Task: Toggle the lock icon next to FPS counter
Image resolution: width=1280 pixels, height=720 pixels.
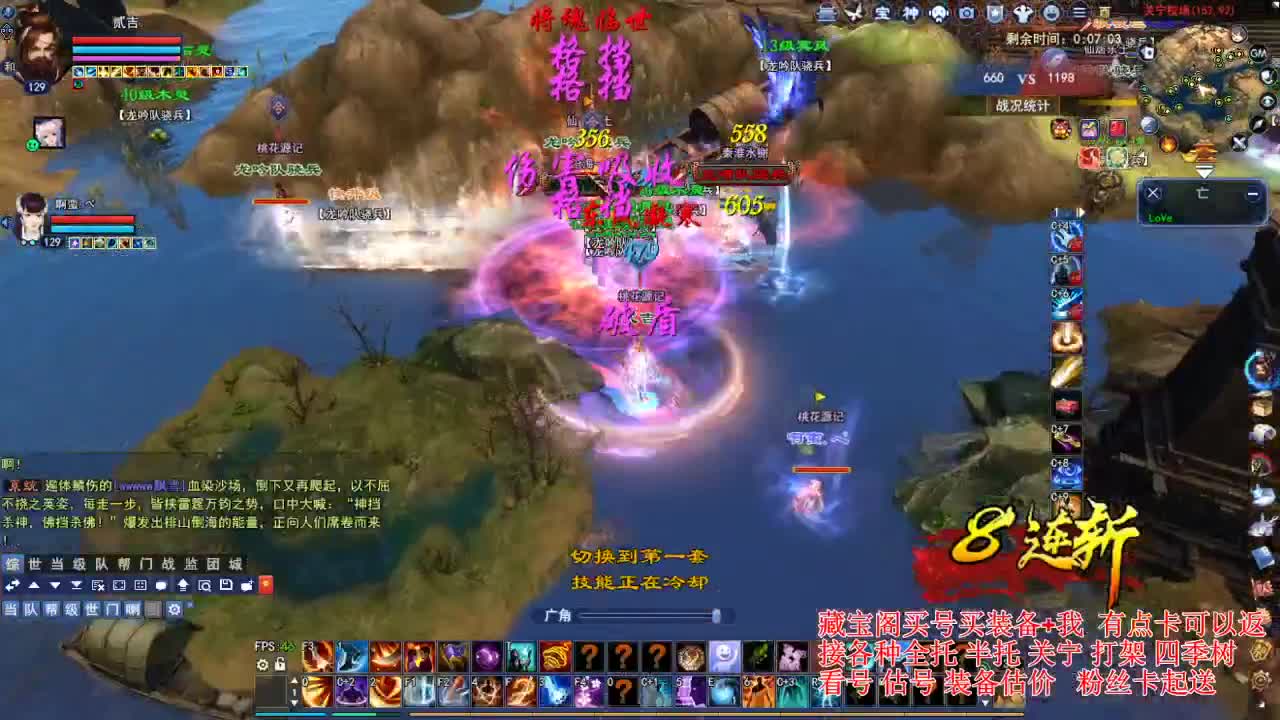Action: pos(280,665)
